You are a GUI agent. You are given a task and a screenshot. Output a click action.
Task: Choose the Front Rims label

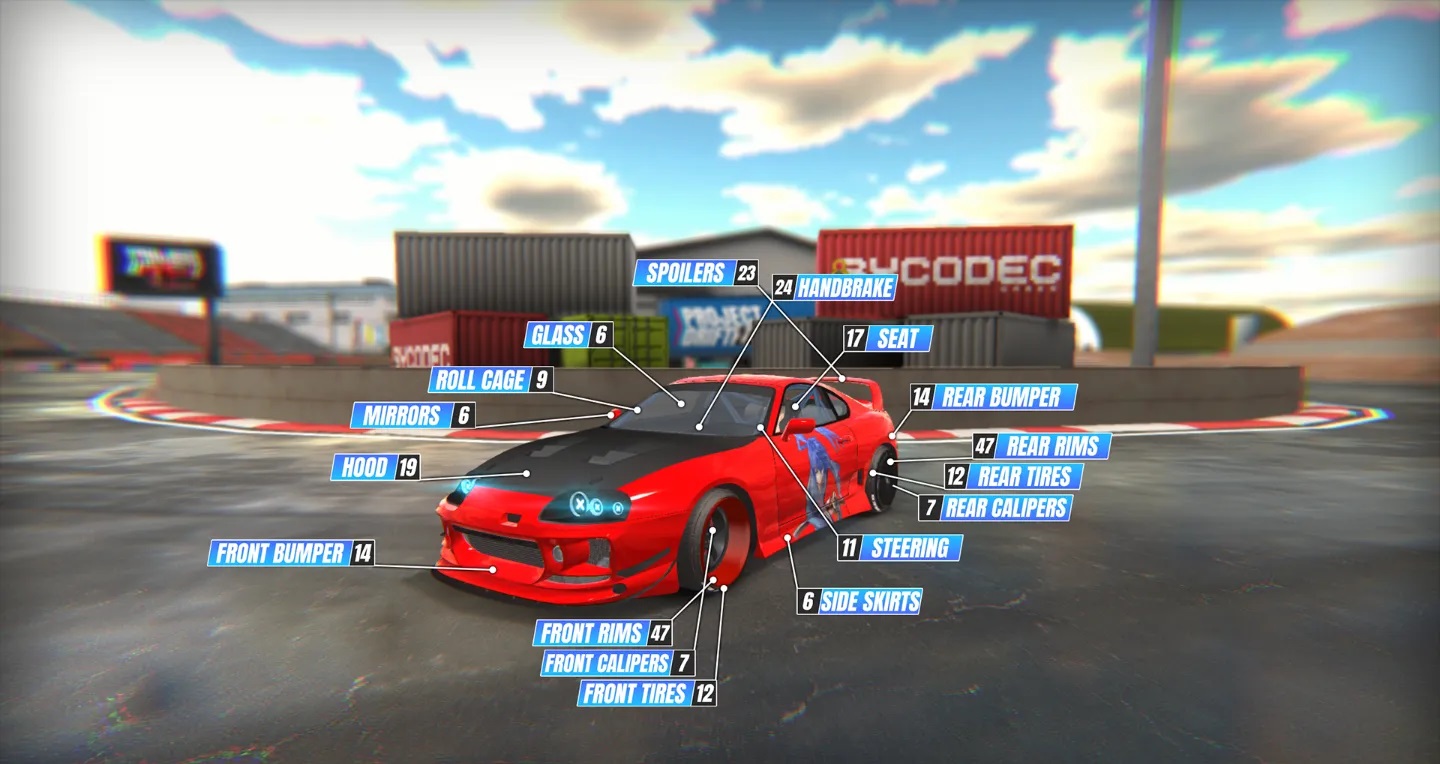point(592,633)
